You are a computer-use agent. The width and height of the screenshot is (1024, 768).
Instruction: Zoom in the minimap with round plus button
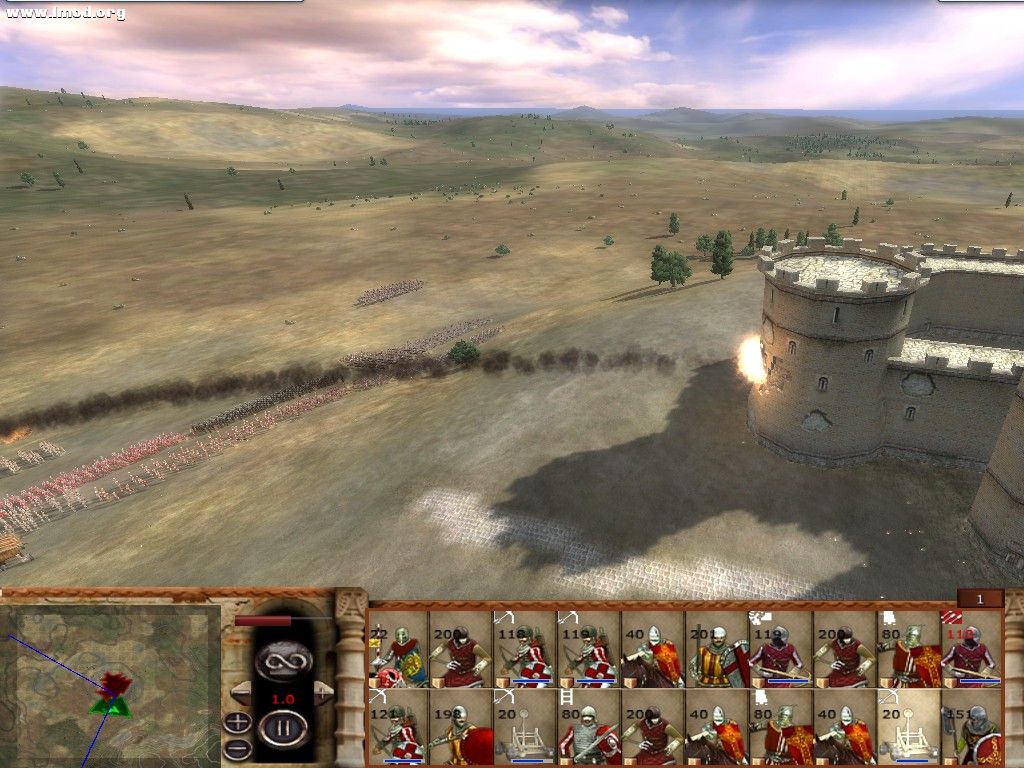click(237, 723)
